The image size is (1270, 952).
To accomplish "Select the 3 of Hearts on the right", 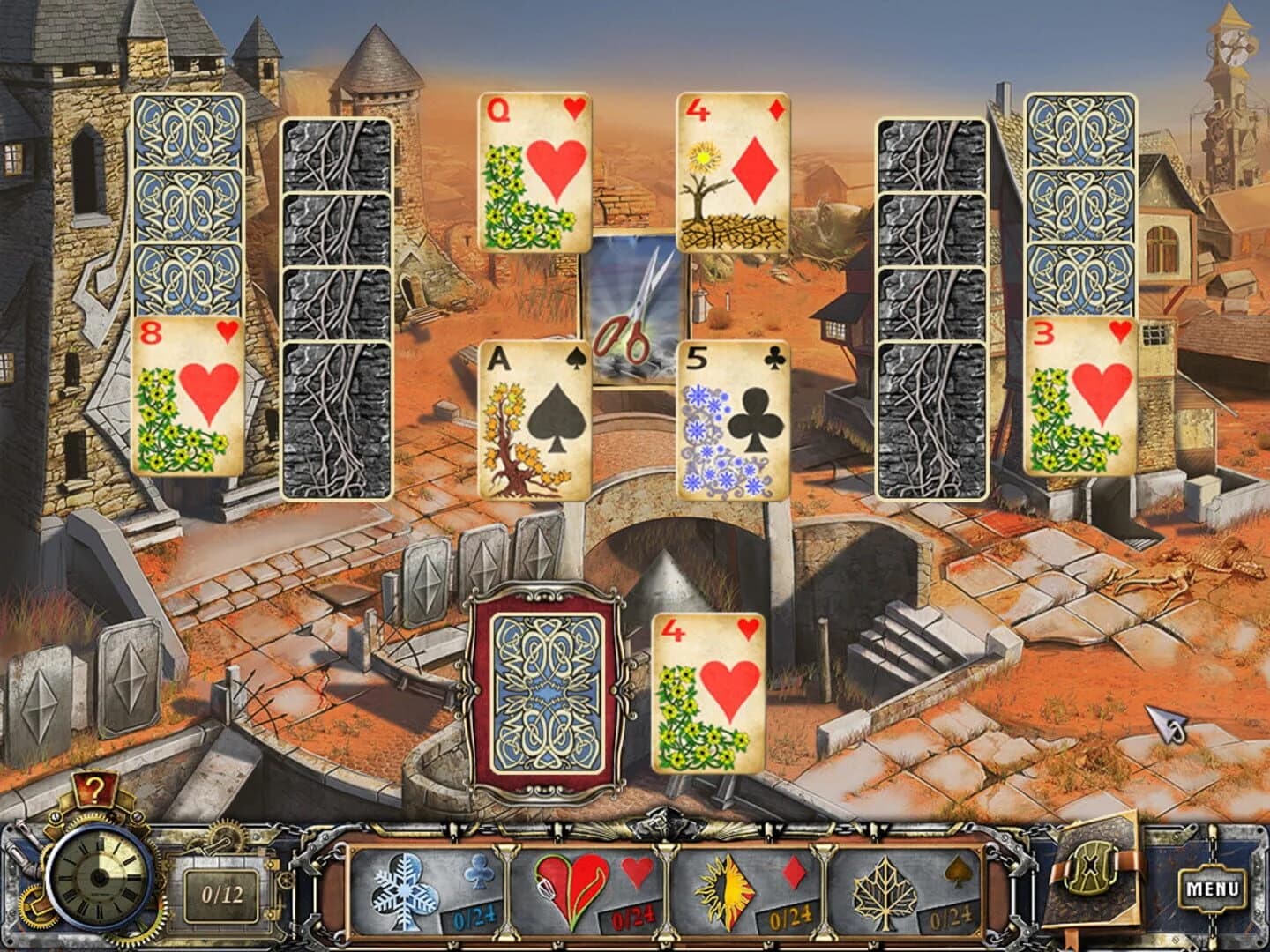I will (x=1081, y=397).
